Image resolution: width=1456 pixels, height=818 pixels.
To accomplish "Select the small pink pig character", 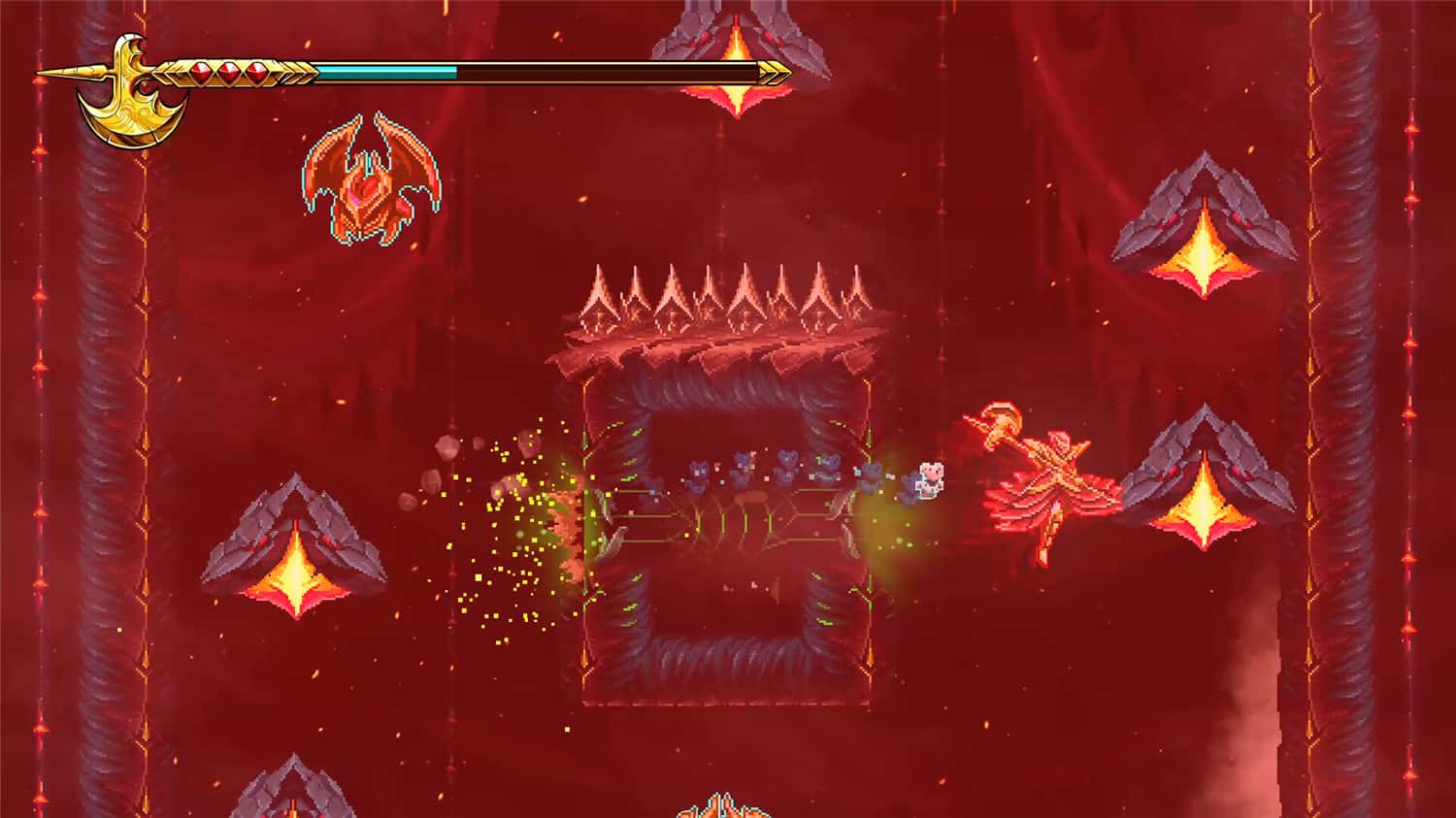I will 932,477.
